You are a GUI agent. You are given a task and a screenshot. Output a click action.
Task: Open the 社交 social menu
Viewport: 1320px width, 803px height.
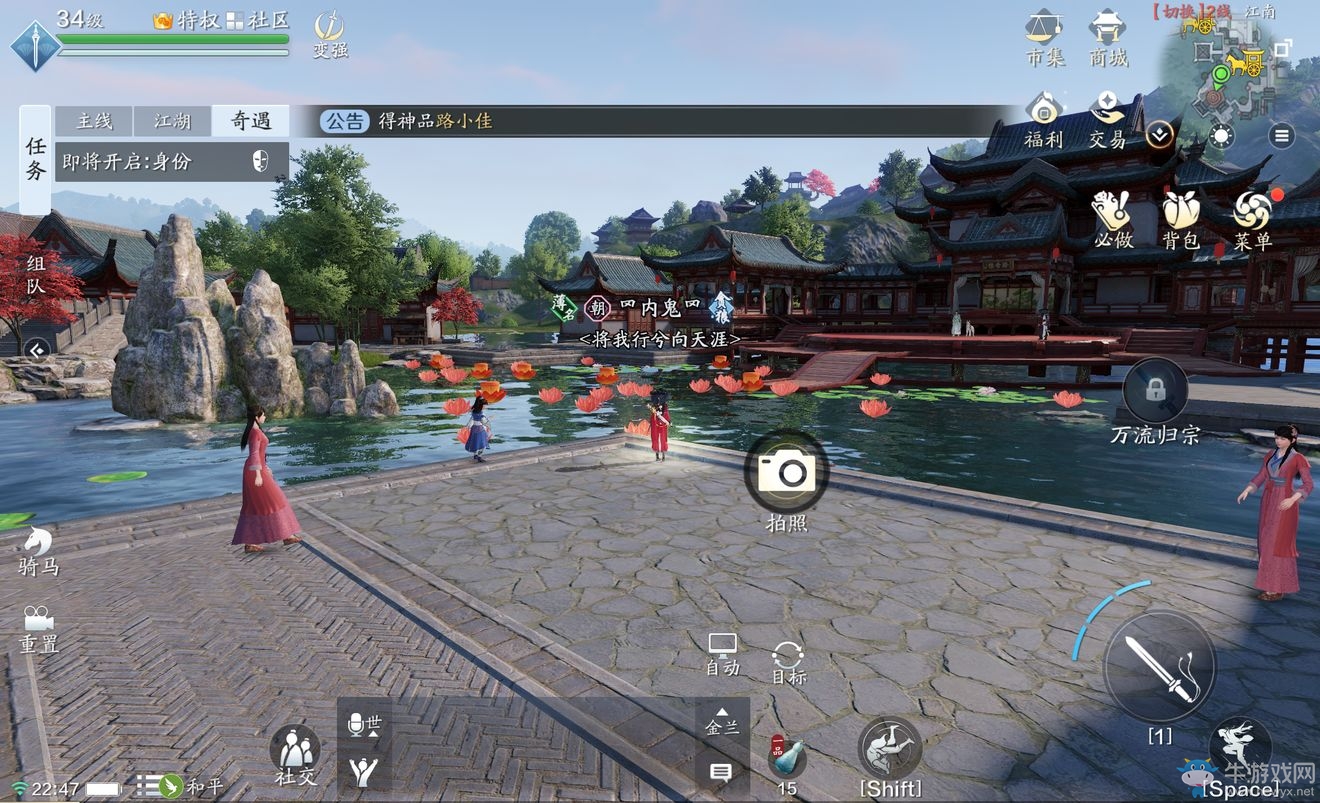click(295, 756)
